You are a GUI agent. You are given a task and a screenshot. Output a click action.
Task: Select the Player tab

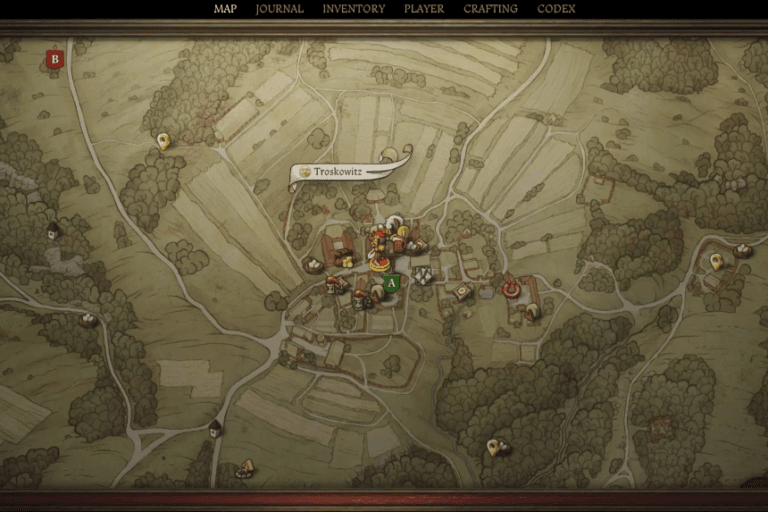pyautogui.click(x=424, y=9)
